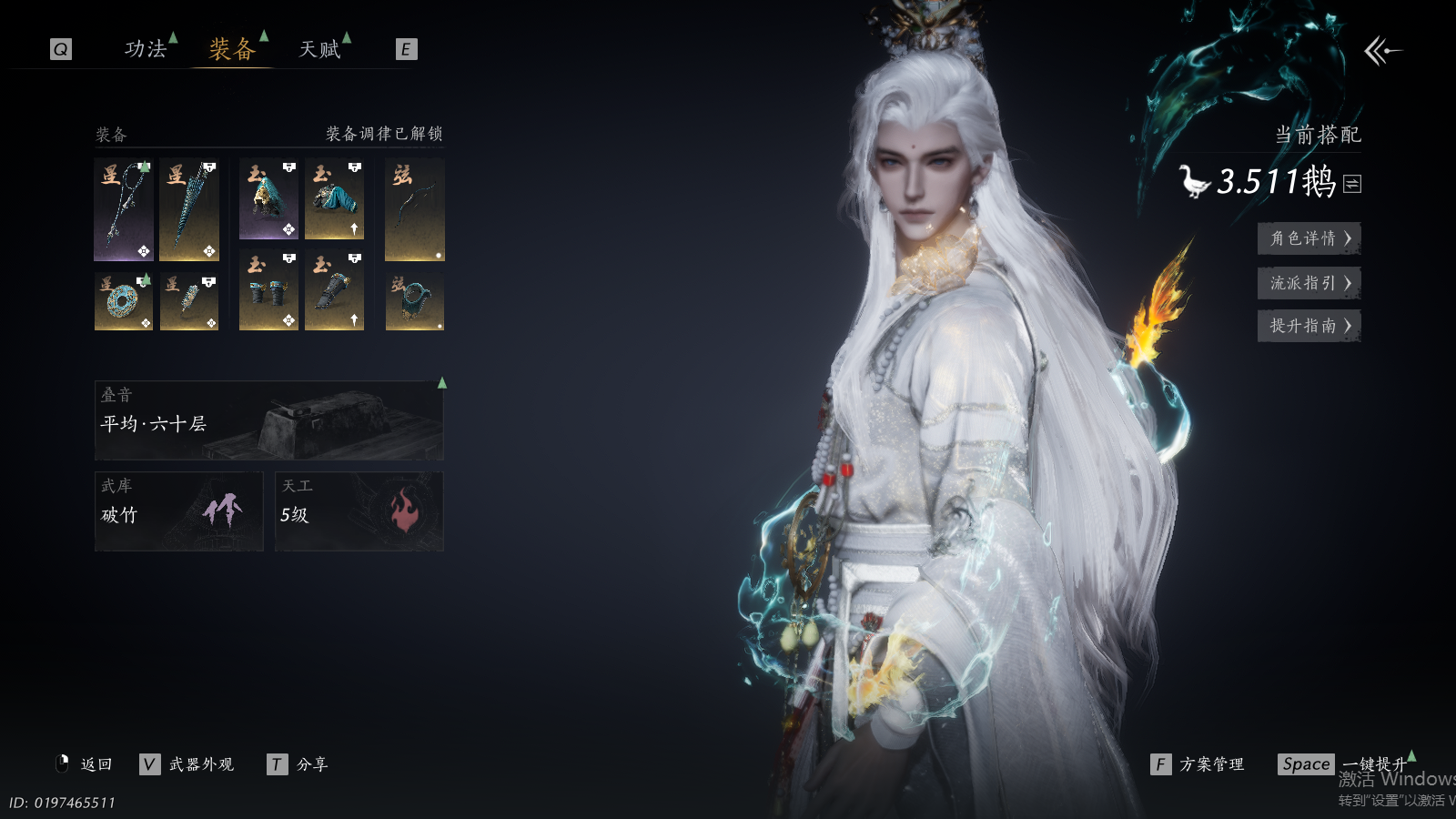Open the 叠音 平均·六十层 panel
The image size is (1456, 819).
269,420
